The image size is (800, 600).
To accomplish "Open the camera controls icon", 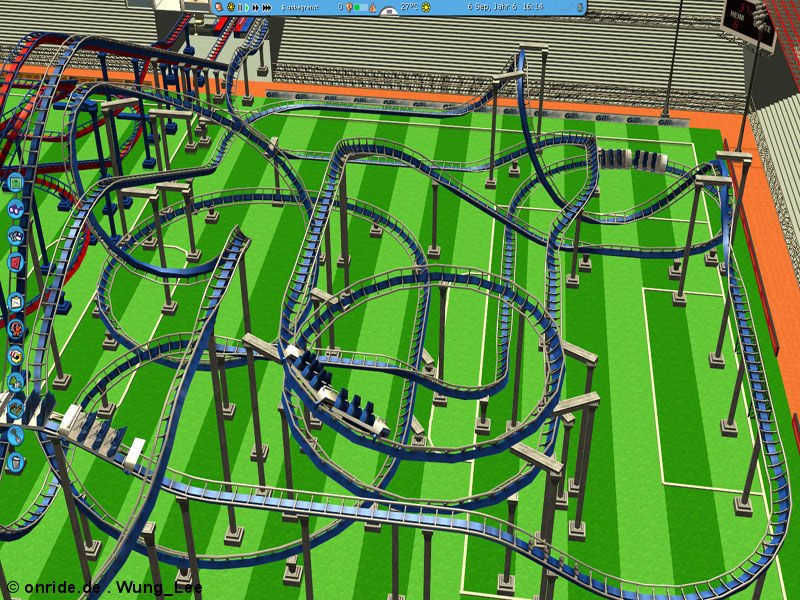I will pyautogui.click(x=15, y=236).
